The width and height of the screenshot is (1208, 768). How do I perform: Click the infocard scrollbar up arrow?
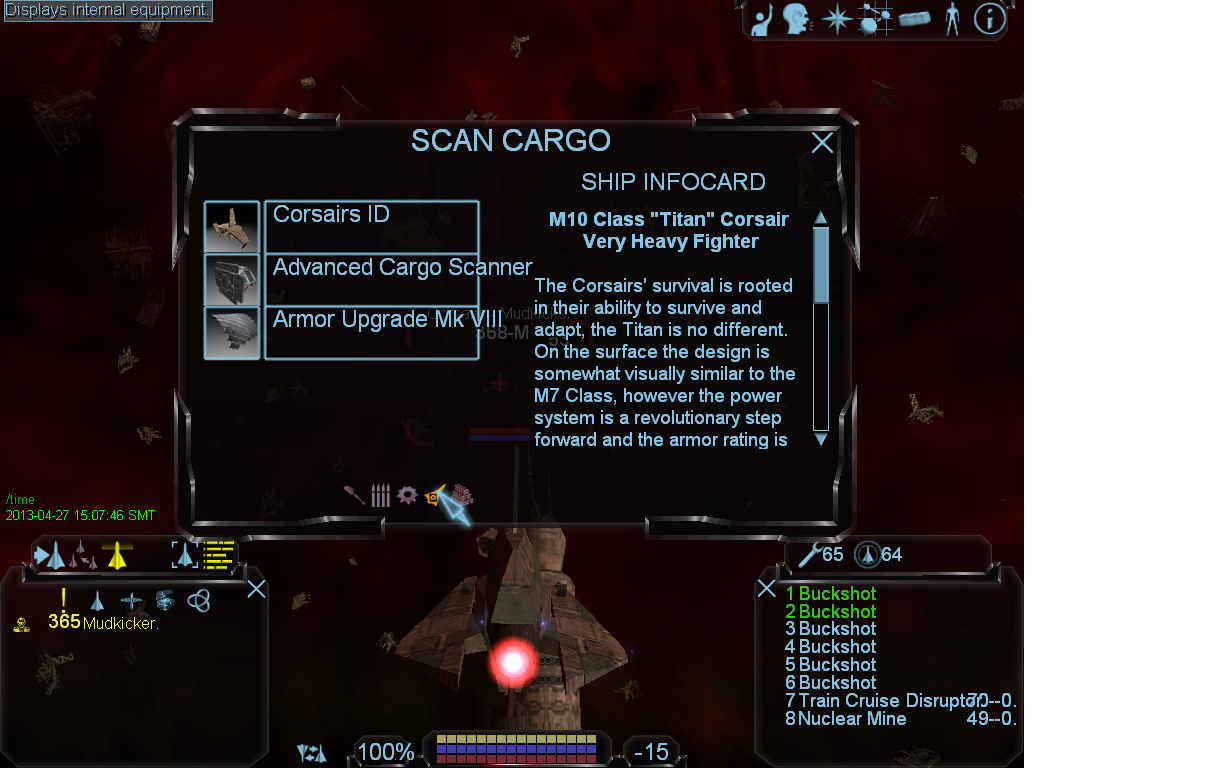click(821, 218)
